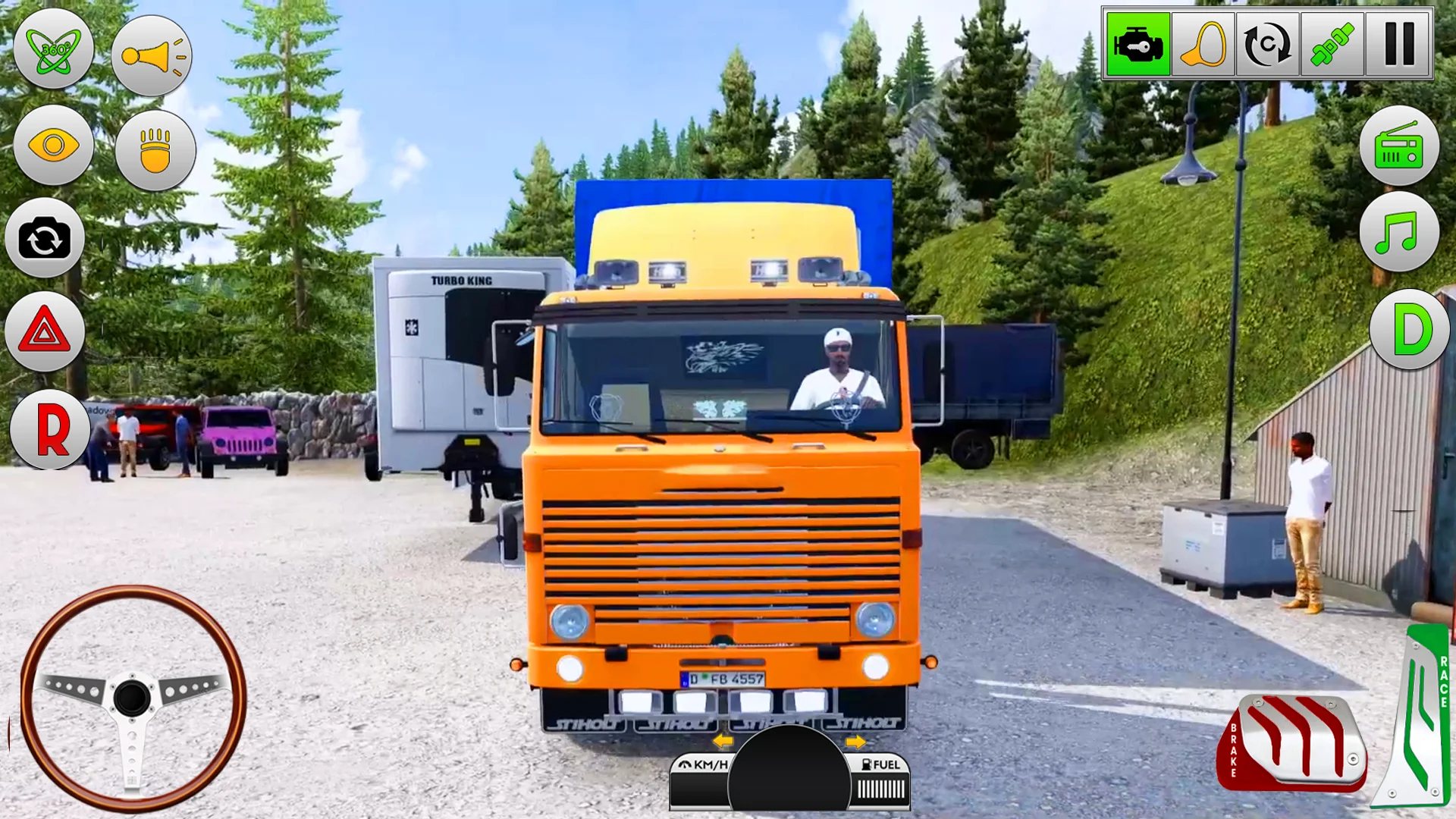Turn on the red hazard triangle
Screen dimensions: 1456x819
tap(45, 331)
